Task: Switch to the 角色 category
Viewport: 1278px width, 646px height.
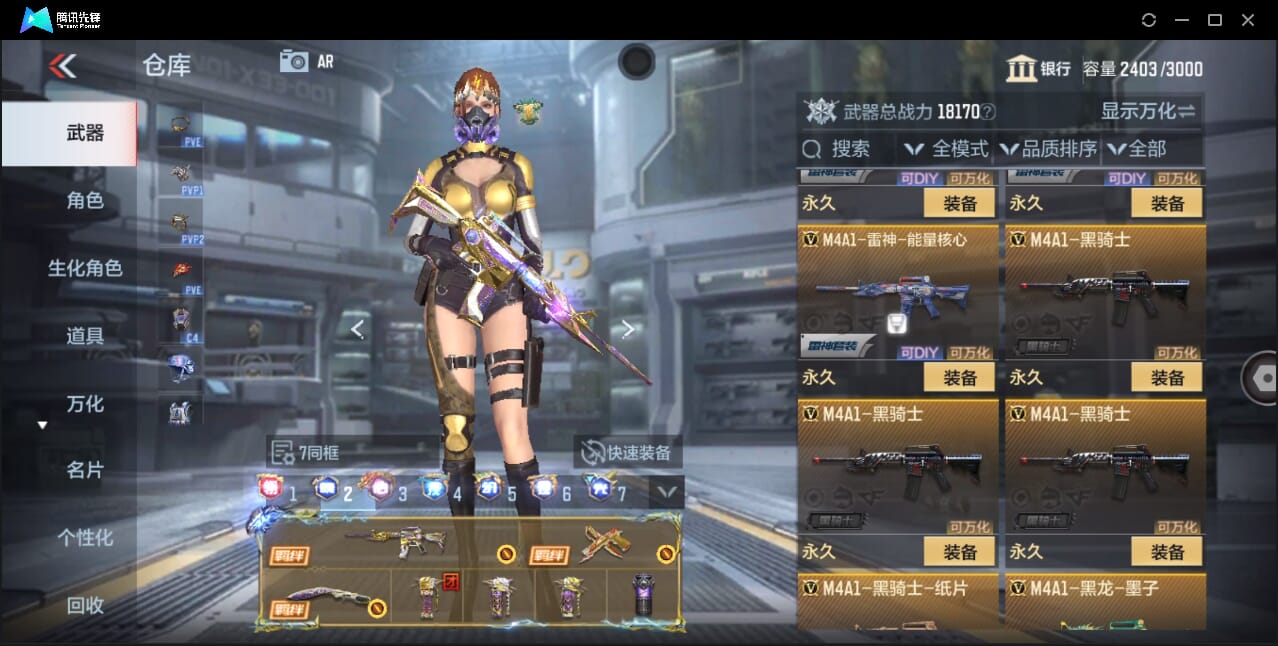Action: [85, 201]
